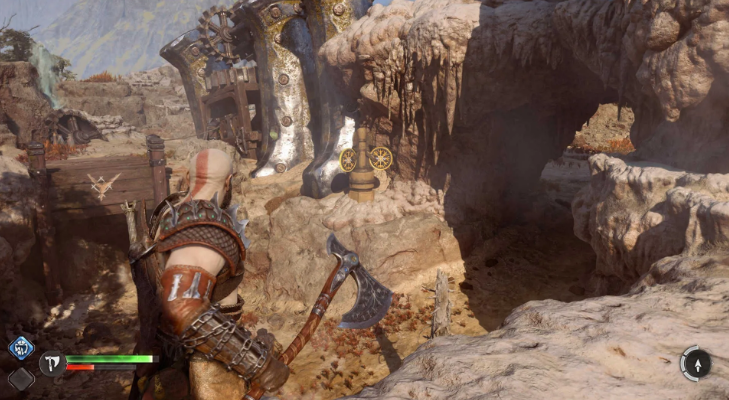Click the arrow ammo indicator circle

696,362
